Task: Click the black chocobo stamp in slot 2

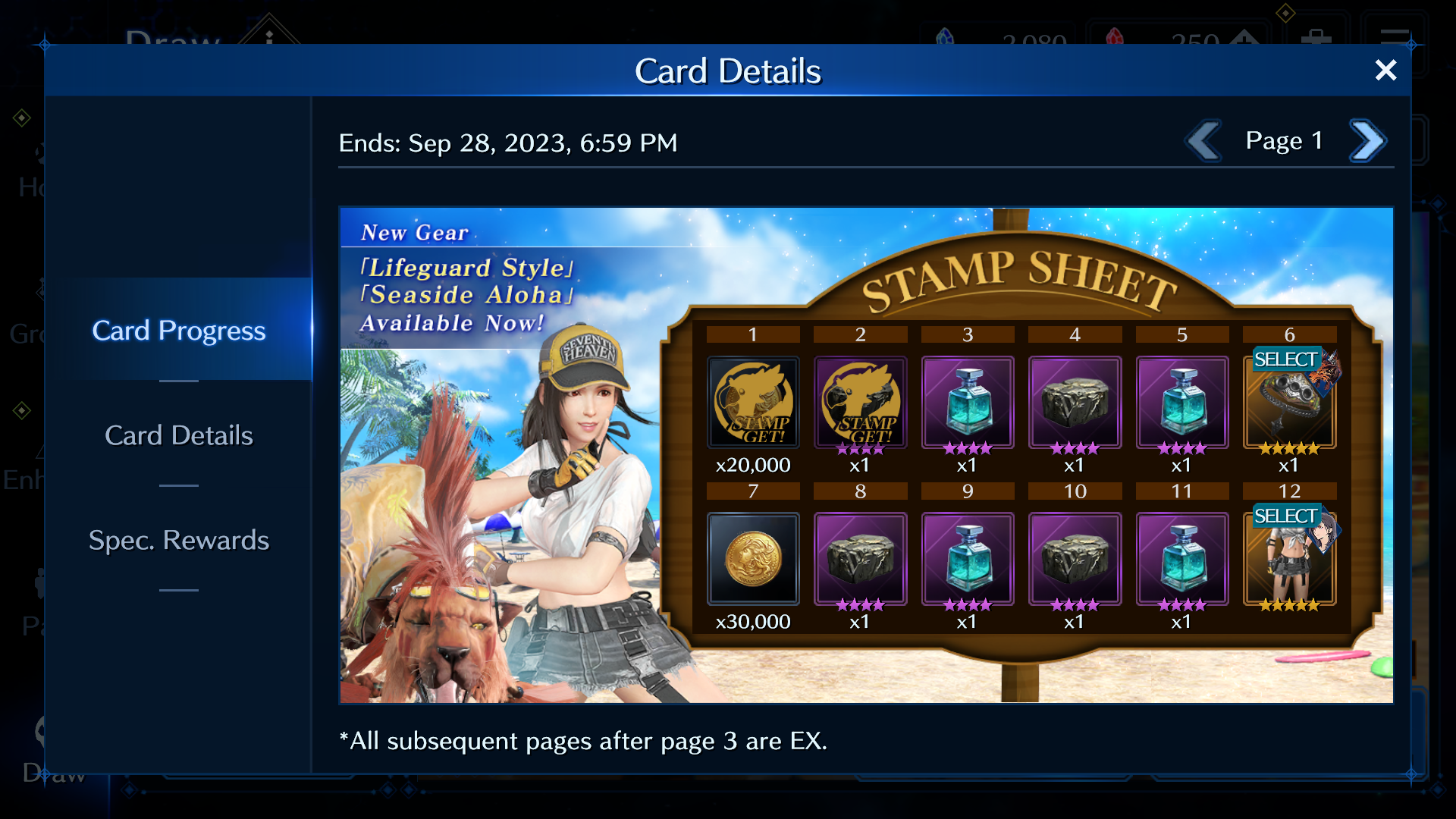Action: 861,403
